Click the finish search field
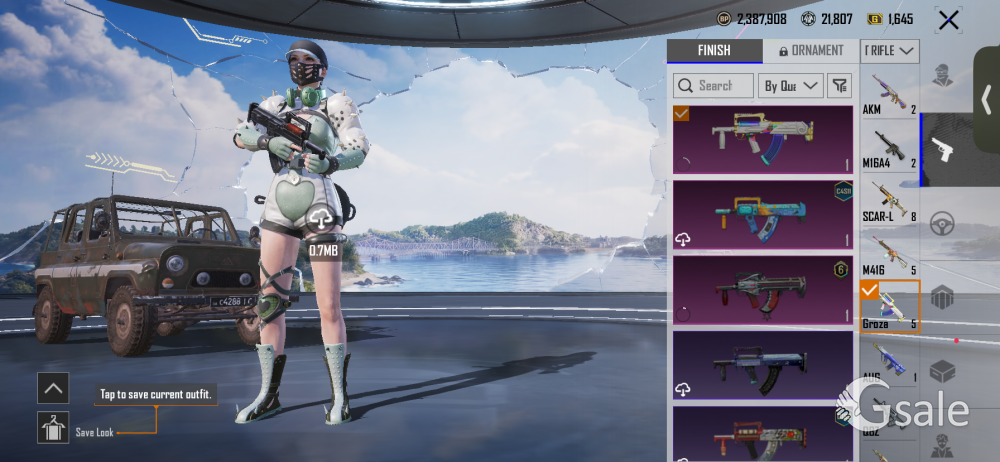1000x462 pixels. click(714, 86)
